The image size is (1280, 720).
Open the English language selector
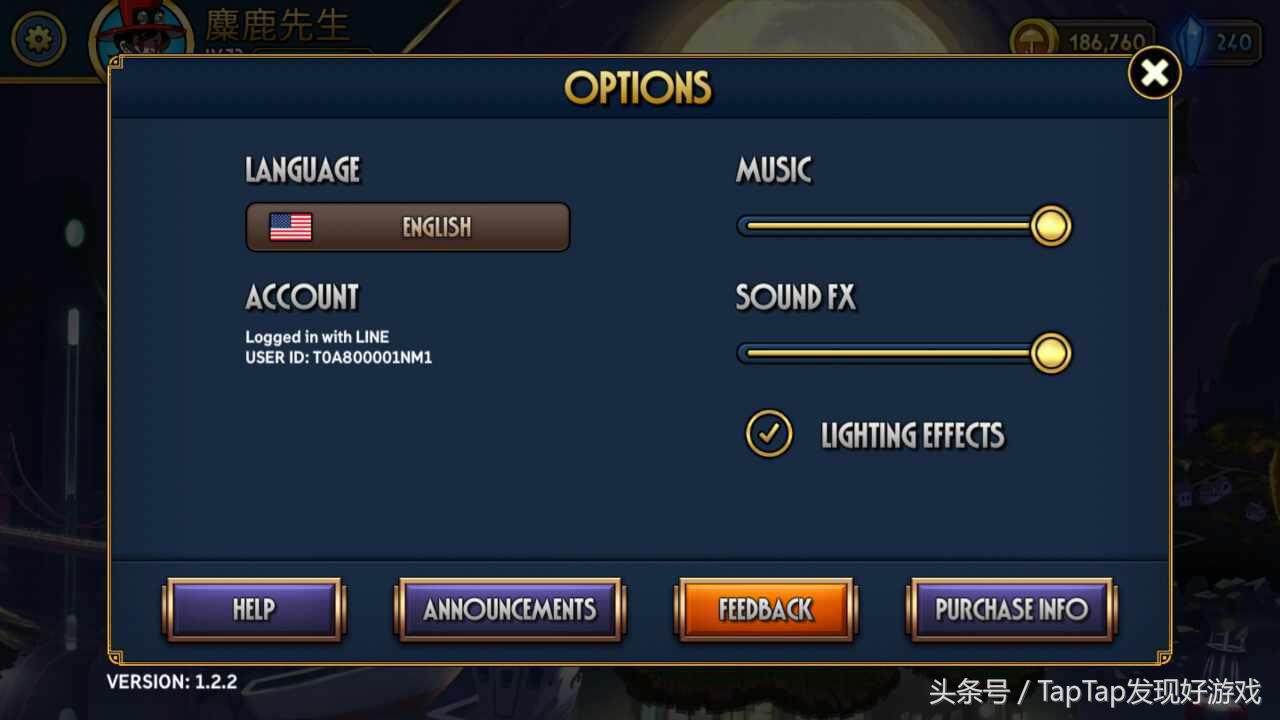[408, 227]
